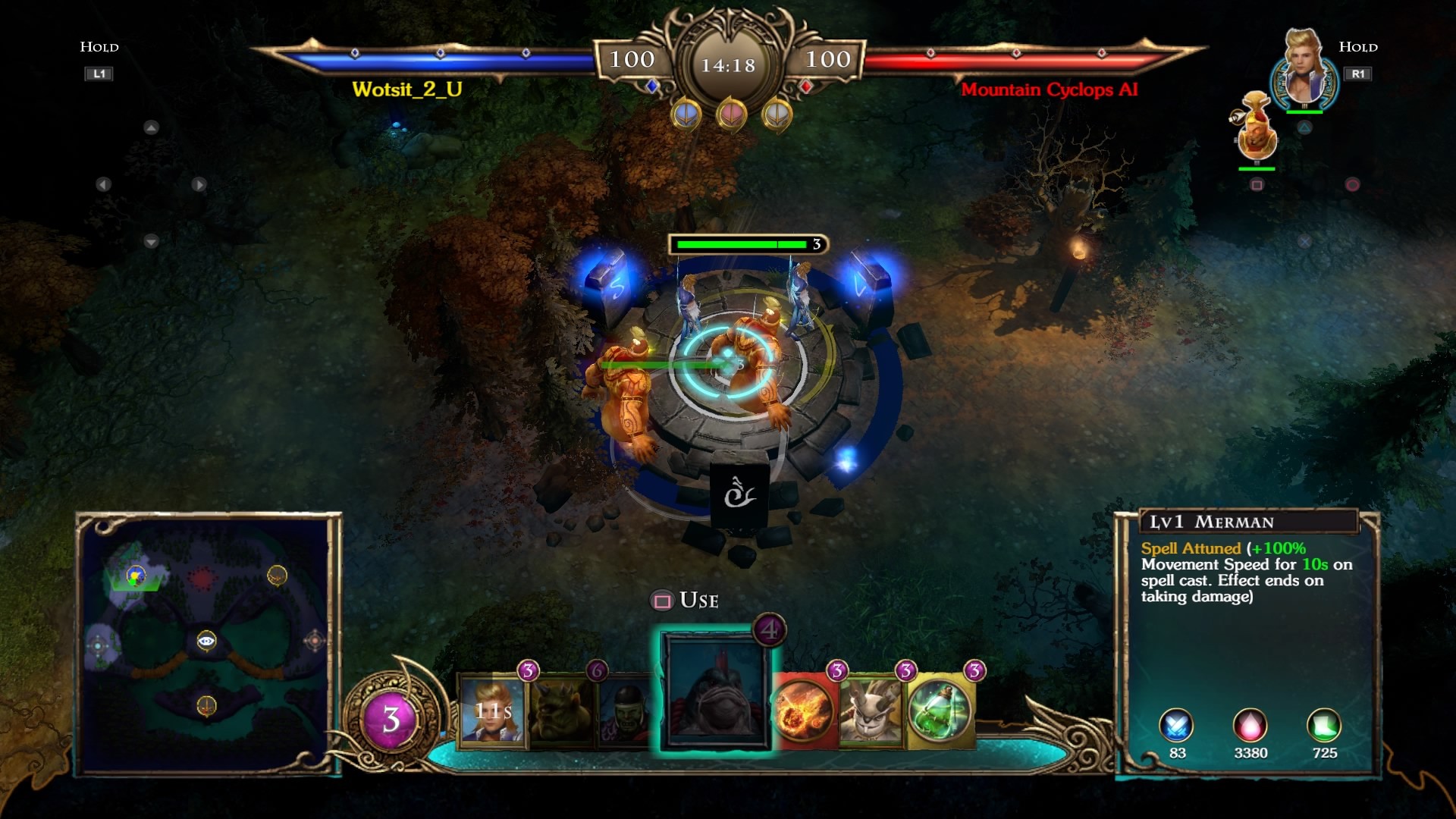Click the blue shield objective medallion
1456x819 pixels.
686,115
